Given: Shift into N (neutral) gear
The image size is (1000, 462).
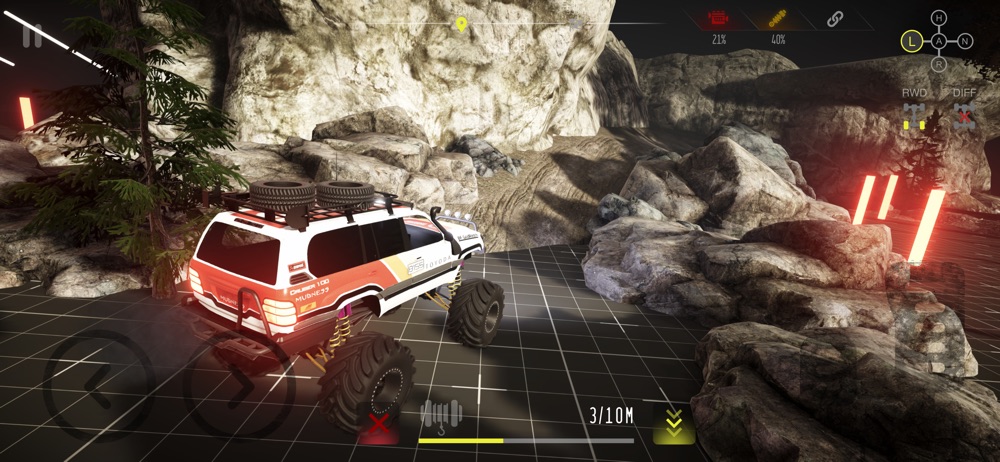Looking at the screenshot, I should [x=965, y=41].
